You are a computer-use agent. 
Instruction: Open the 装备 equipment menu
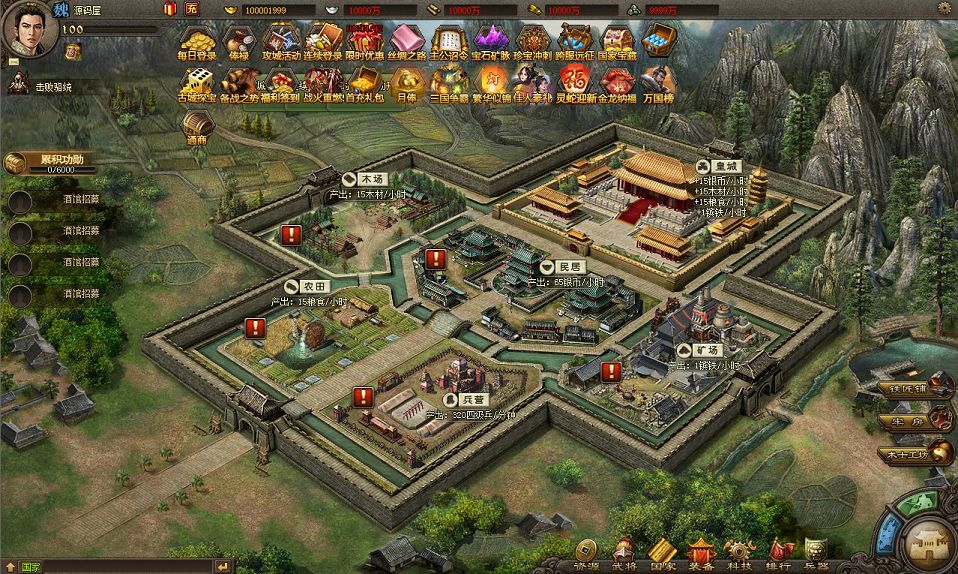(x=700, y=553)
